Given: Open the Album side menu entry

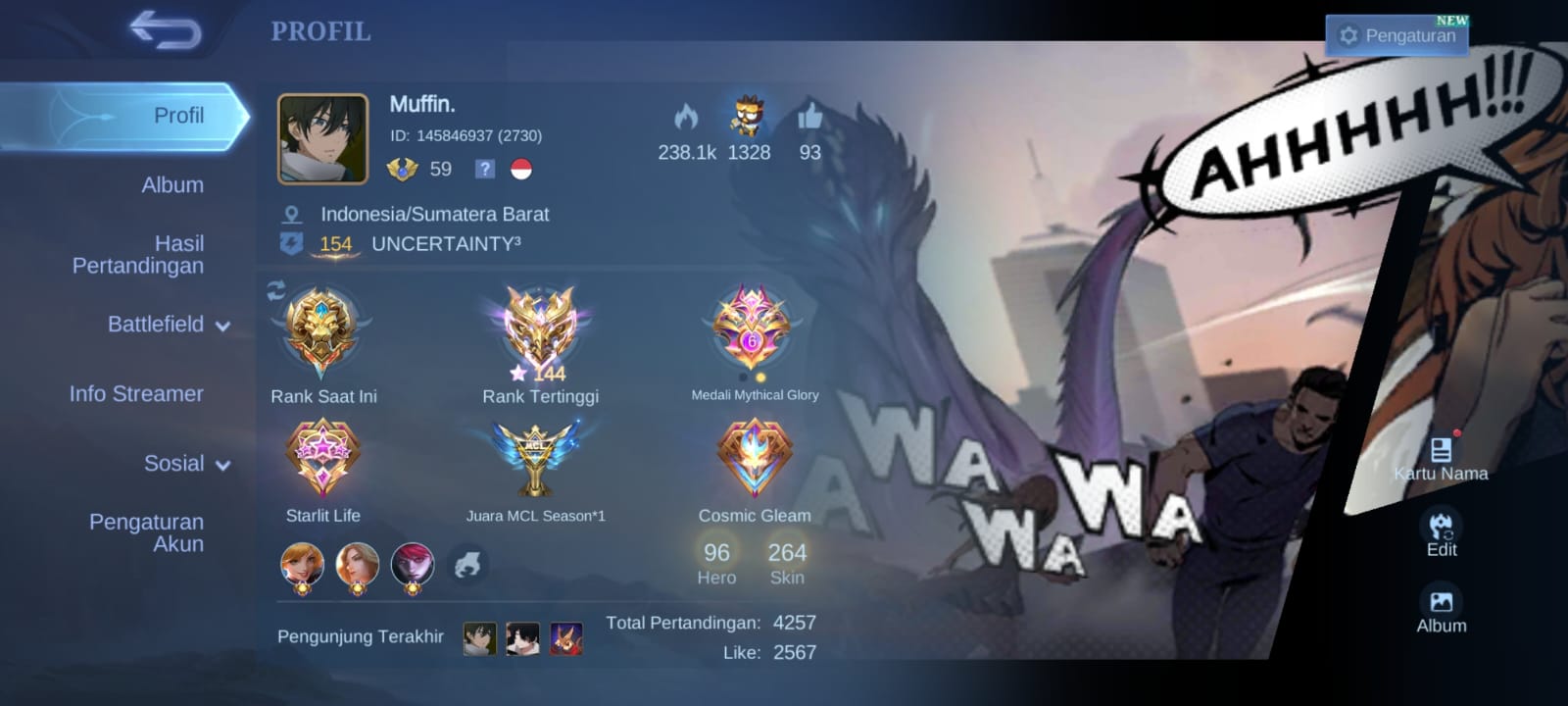Looking at the screenshot, I should [x=172, y=185].
